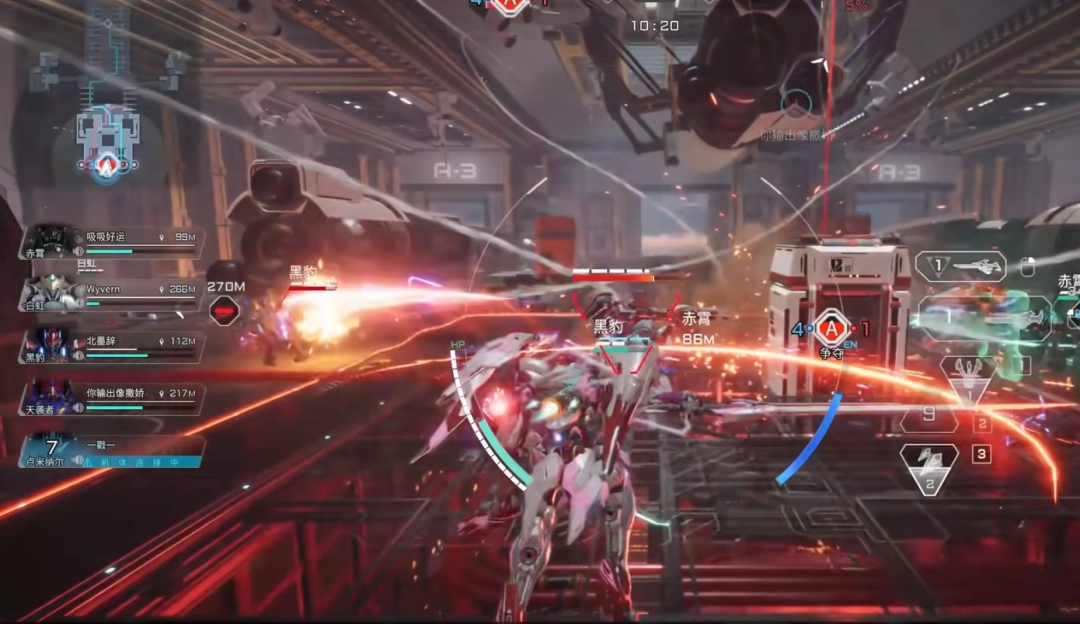Viewport: 1080px width, 624px height.
Task: Select teammate 吸吸好运 piloting 赤霄
Action: (x=112, y=243)
